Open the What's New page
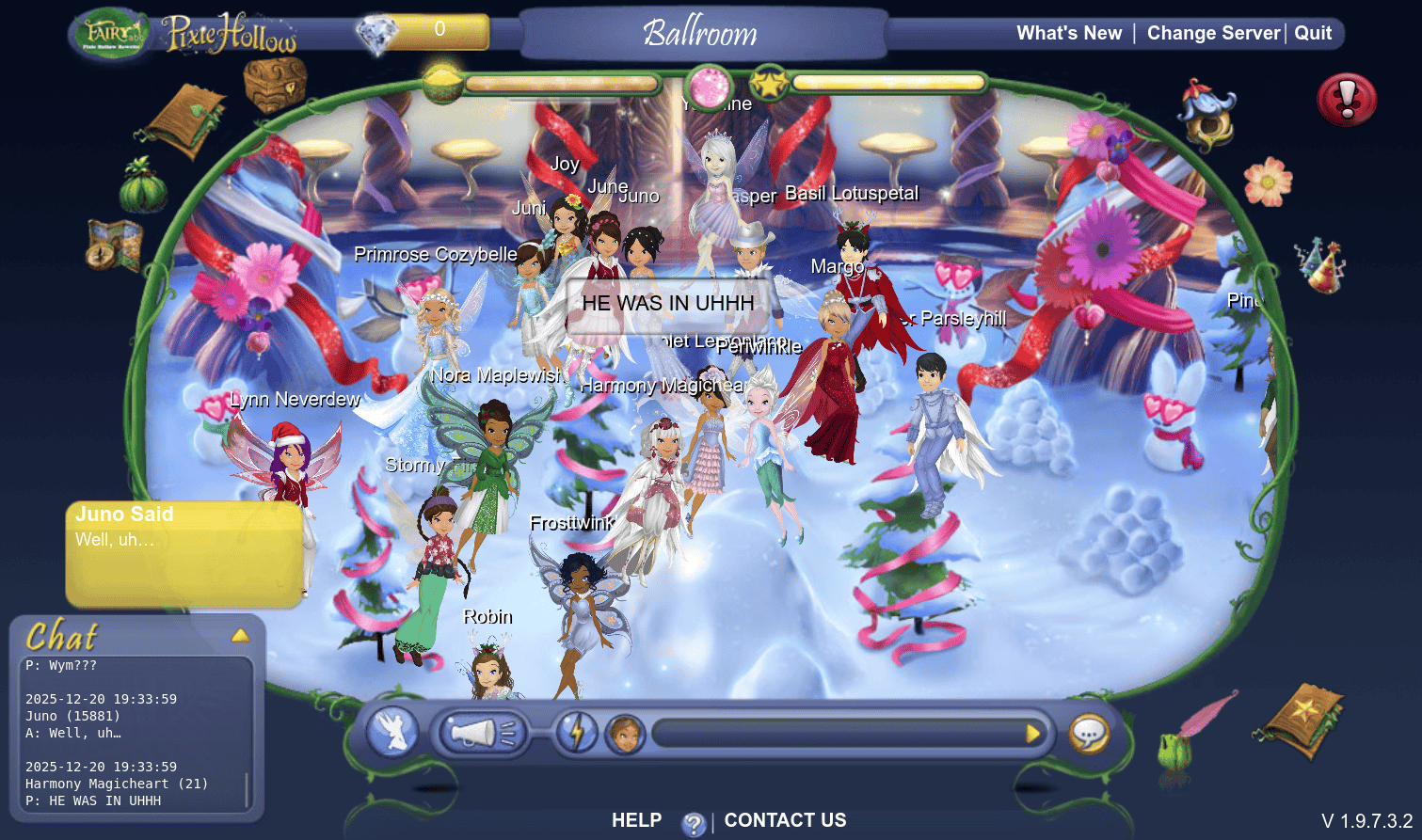Screen dimensions: 1422x840 pyautogui.click(x=1069, y=33)
